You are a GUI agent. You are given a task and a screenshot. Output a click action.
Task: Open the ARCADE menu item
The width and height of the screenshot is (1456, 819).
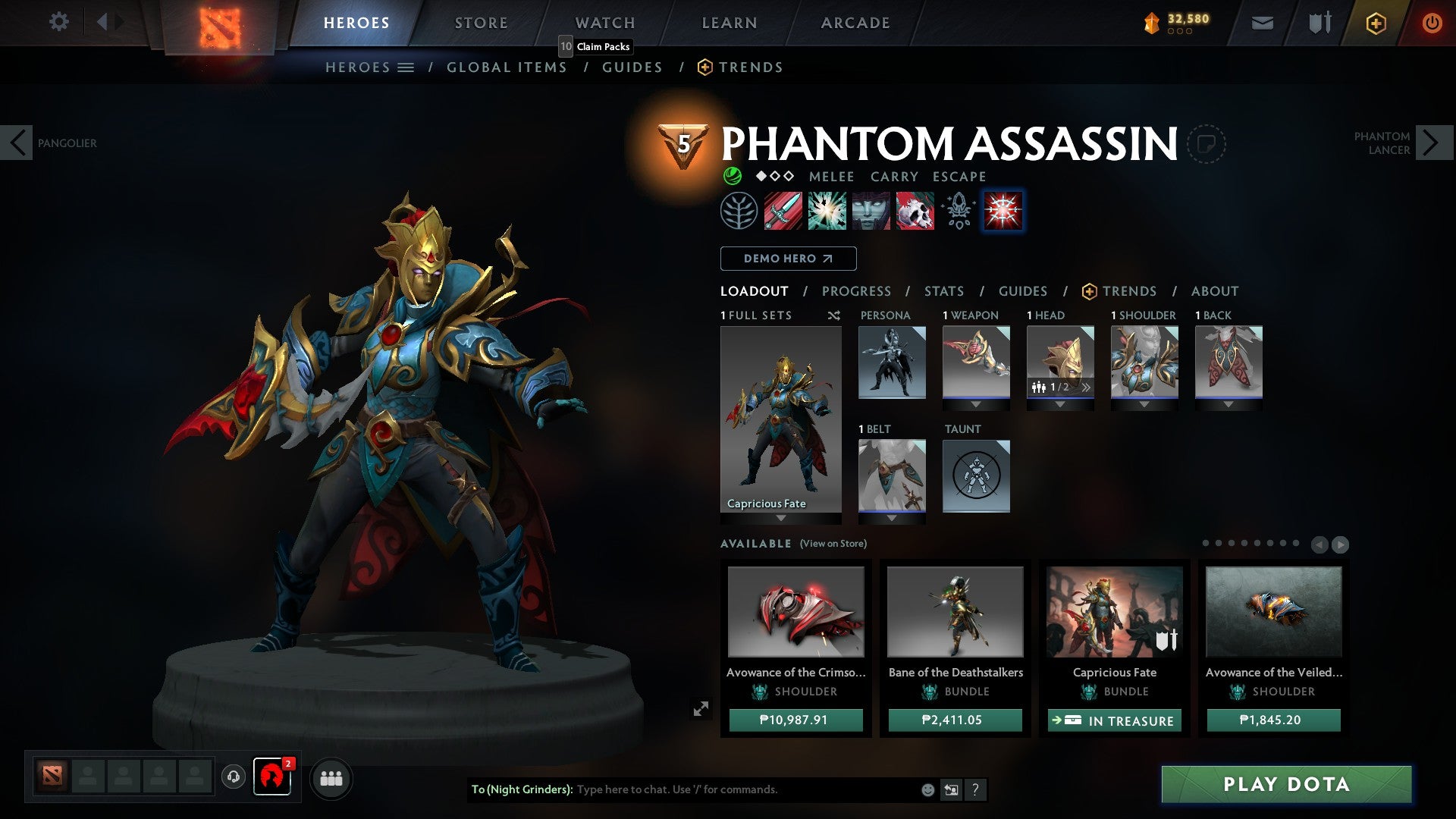click(855, 23)
